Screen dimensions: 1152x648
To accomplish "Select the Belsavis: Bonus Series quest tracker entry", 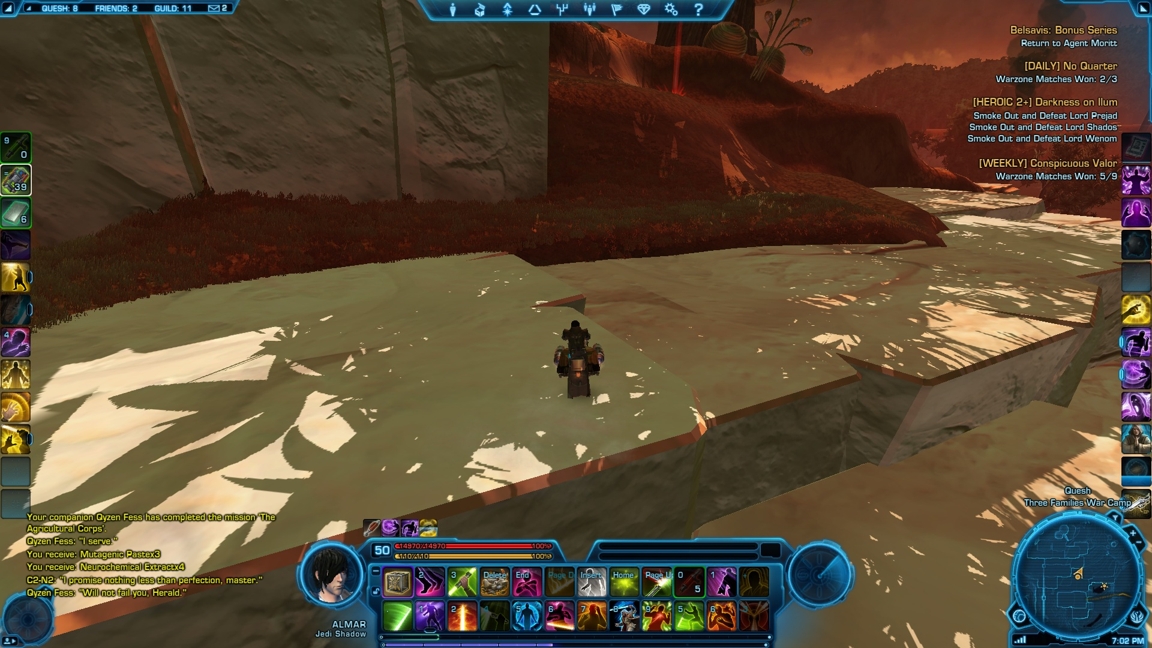I will (1063, 31).
